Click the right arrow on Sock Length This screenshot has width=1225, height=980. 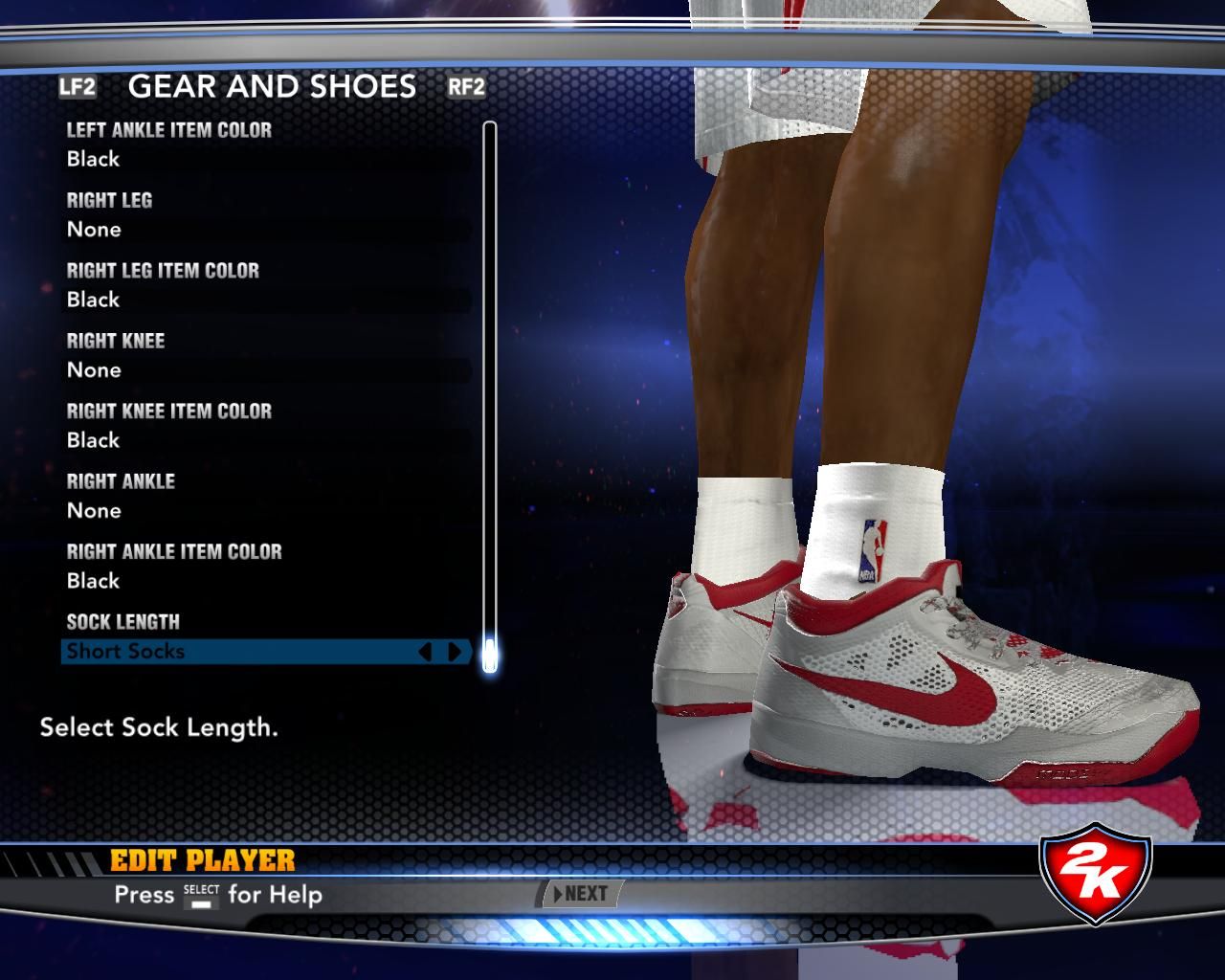(456, 652)
